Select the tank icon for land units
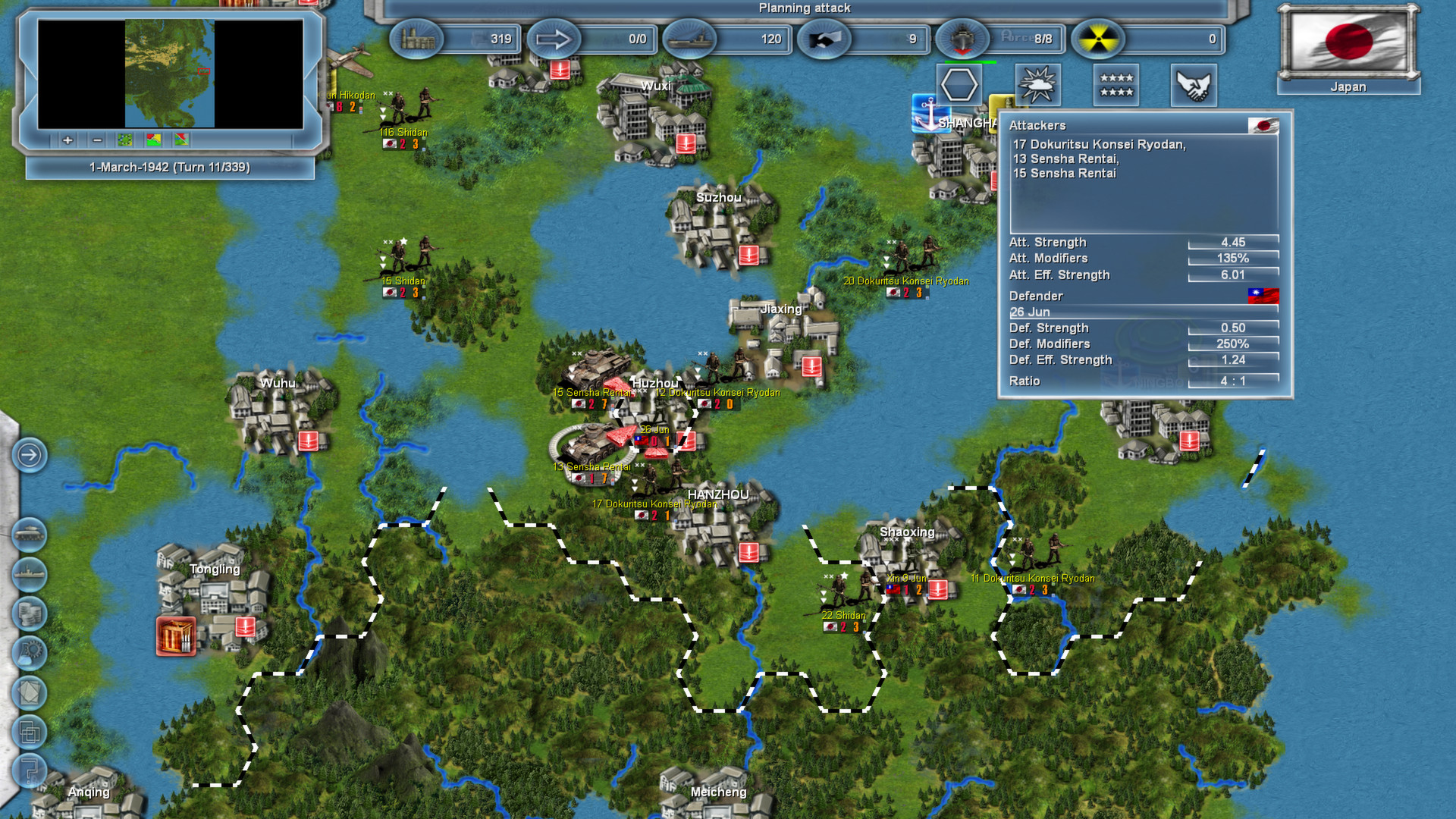The height and width of the screenshot is (819, 1456). (x=30, y=532)
